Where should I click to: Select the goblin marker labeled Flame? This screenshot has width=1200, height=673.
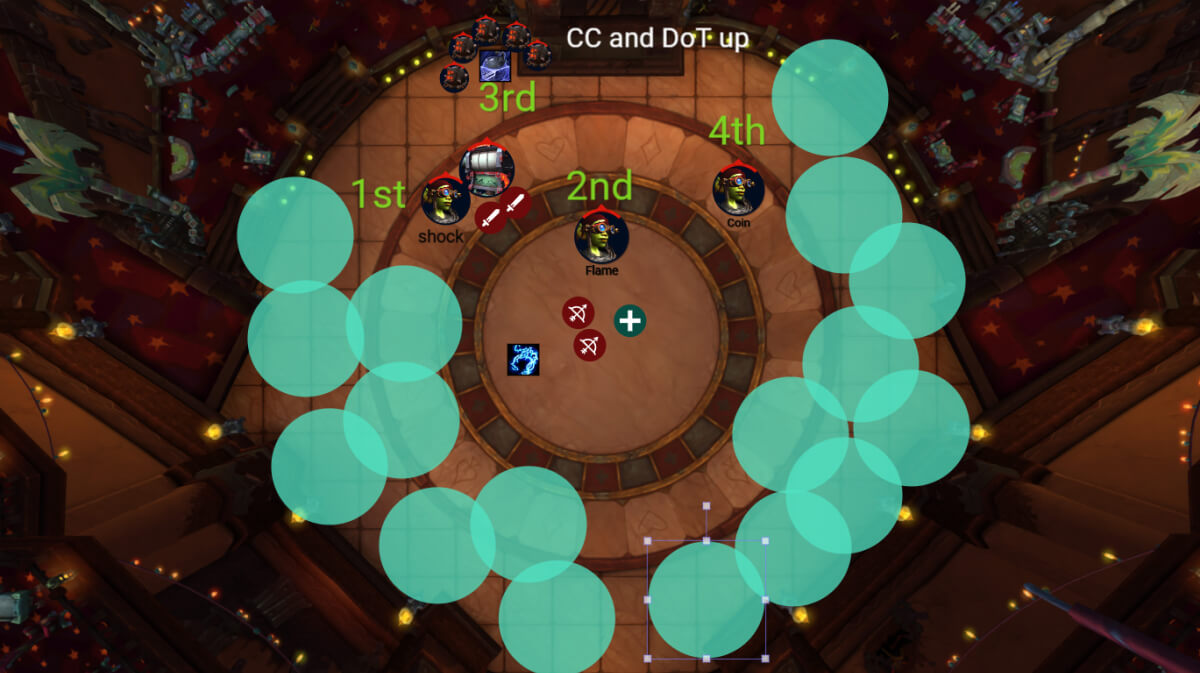pos(601,235)
